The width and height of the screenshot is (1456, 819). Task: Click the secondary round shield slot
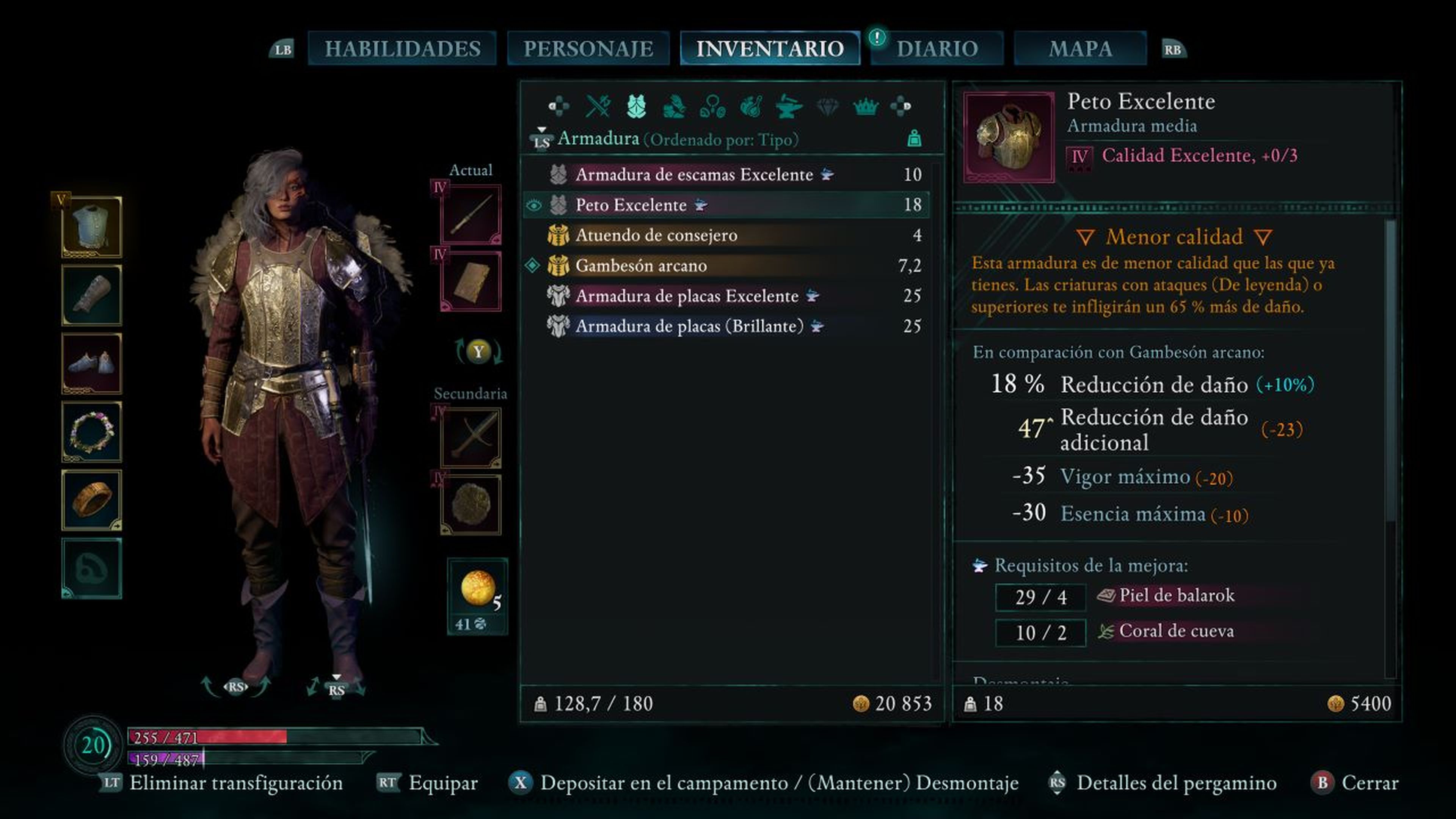[471, 504]
